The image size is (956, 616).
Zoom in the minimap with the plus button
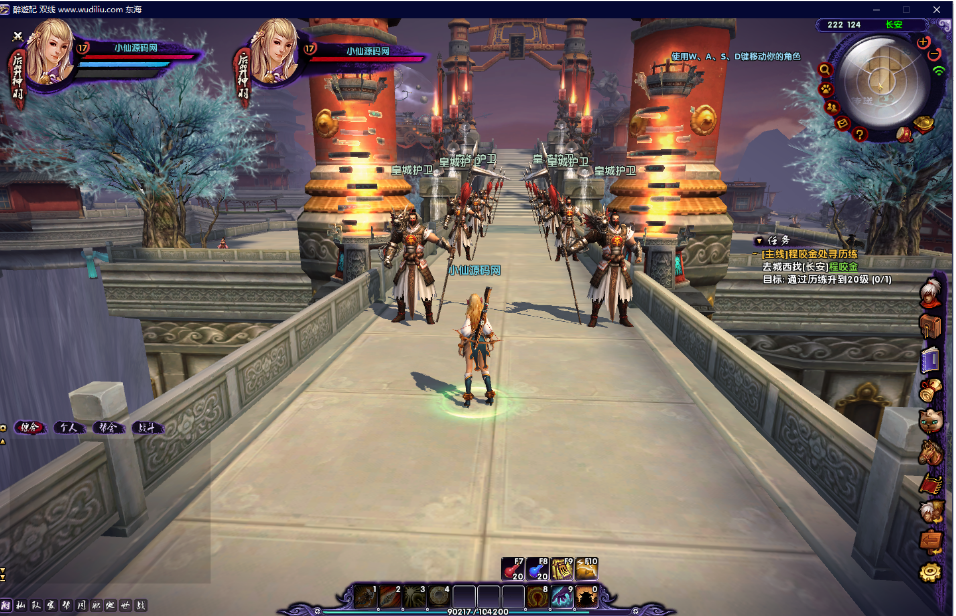(921, 42)
